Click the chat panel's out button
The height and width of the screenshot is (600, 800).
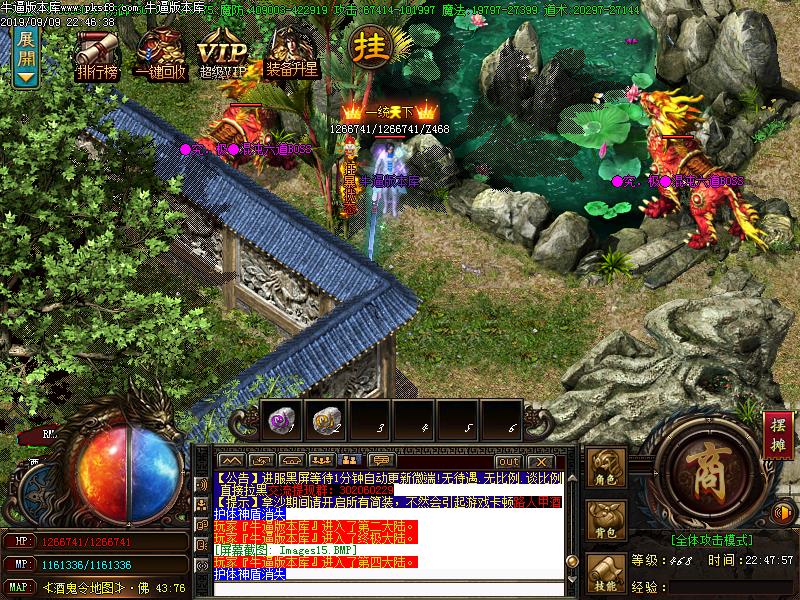pyautogui.click(x=508, y=461)
